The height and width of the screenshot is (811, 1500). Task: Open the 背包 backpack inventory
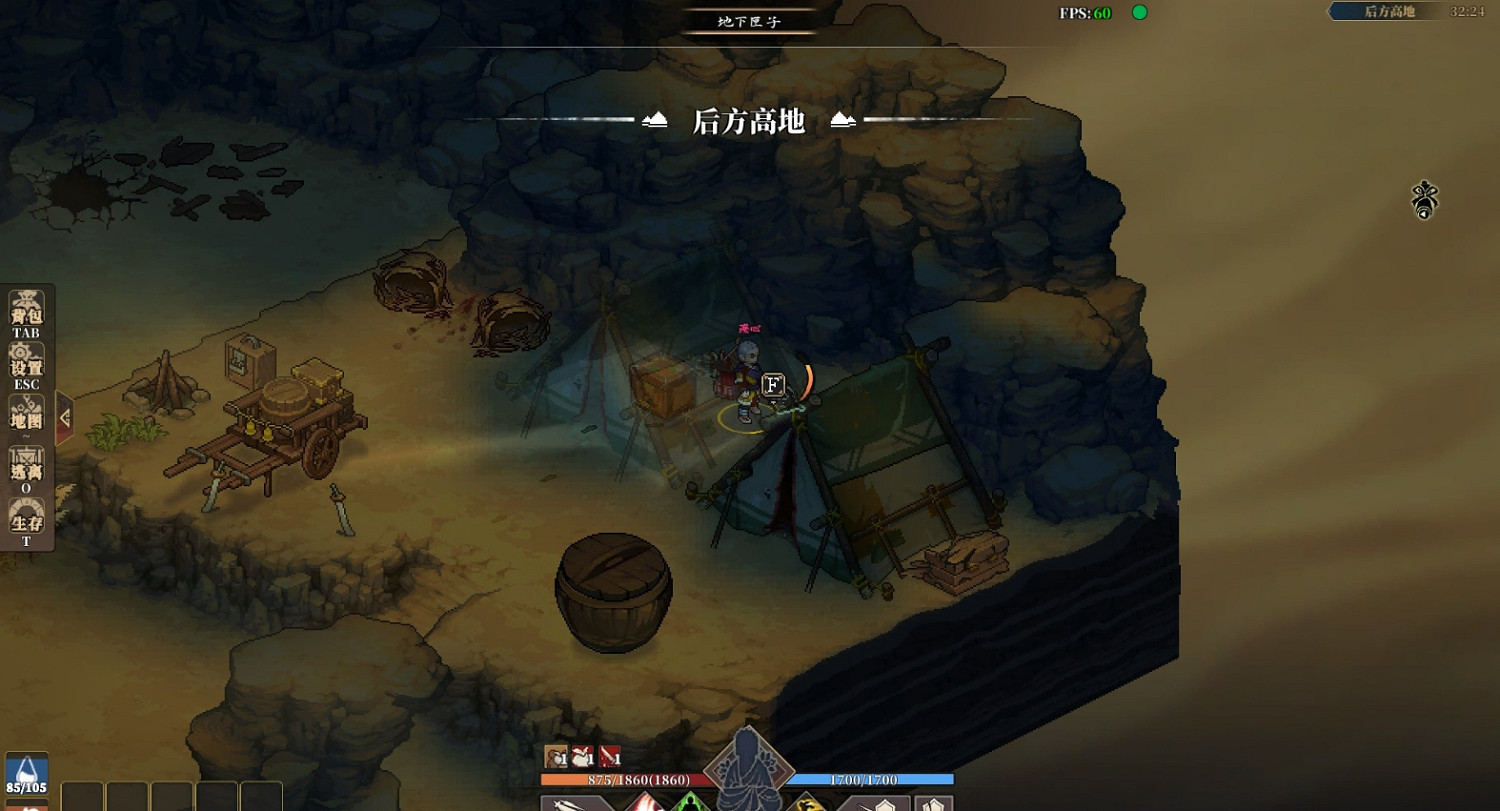[x=25, y=305]
